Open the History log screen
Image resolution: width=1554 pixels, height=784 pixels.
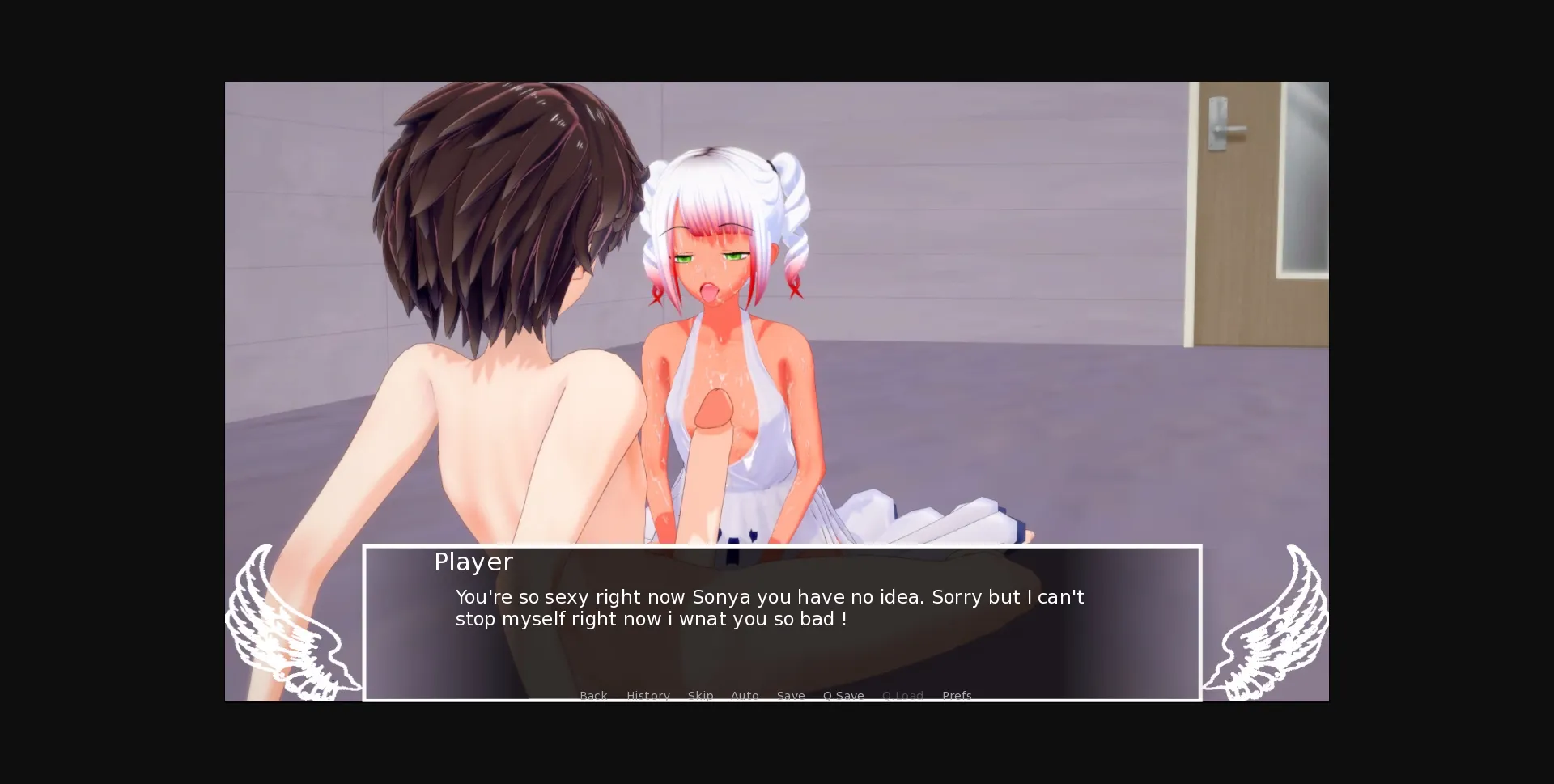pyautogui.click(x=647, y=696)
